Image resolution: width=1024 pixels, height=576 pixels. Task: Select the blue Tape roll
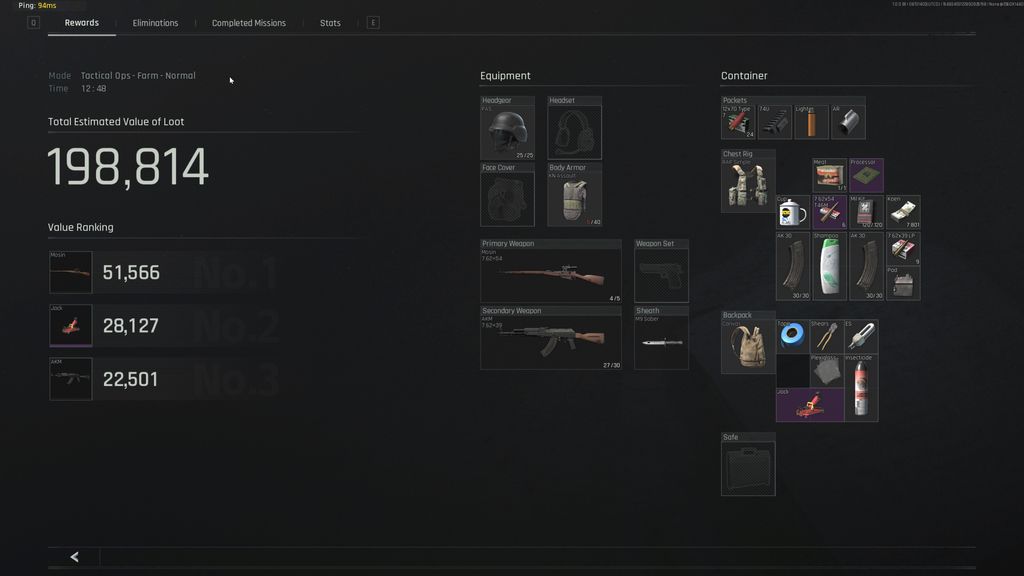(792, 337)
